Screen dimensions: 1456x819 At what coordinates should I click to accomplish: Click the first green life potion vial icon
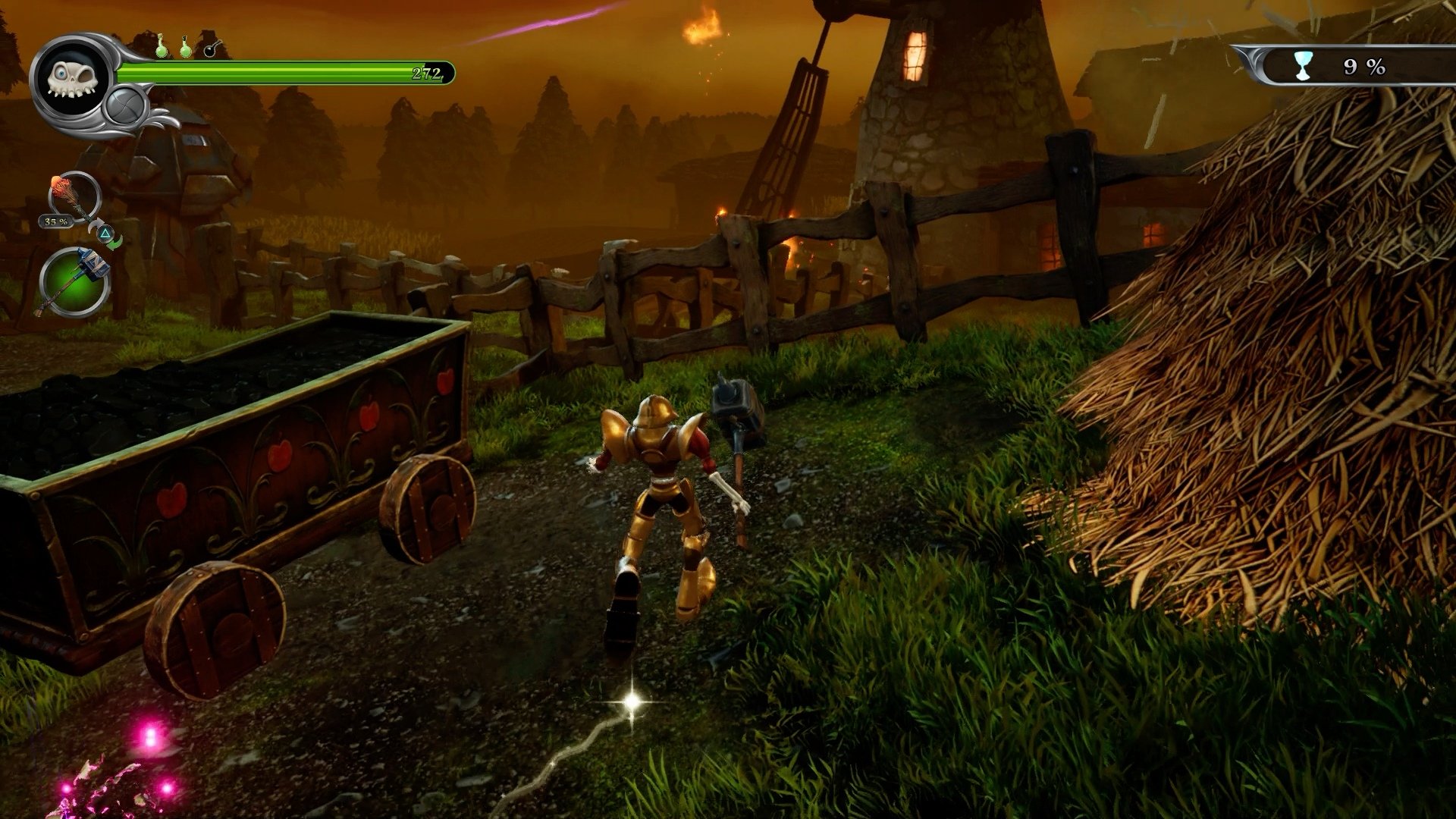pos(163,47)
